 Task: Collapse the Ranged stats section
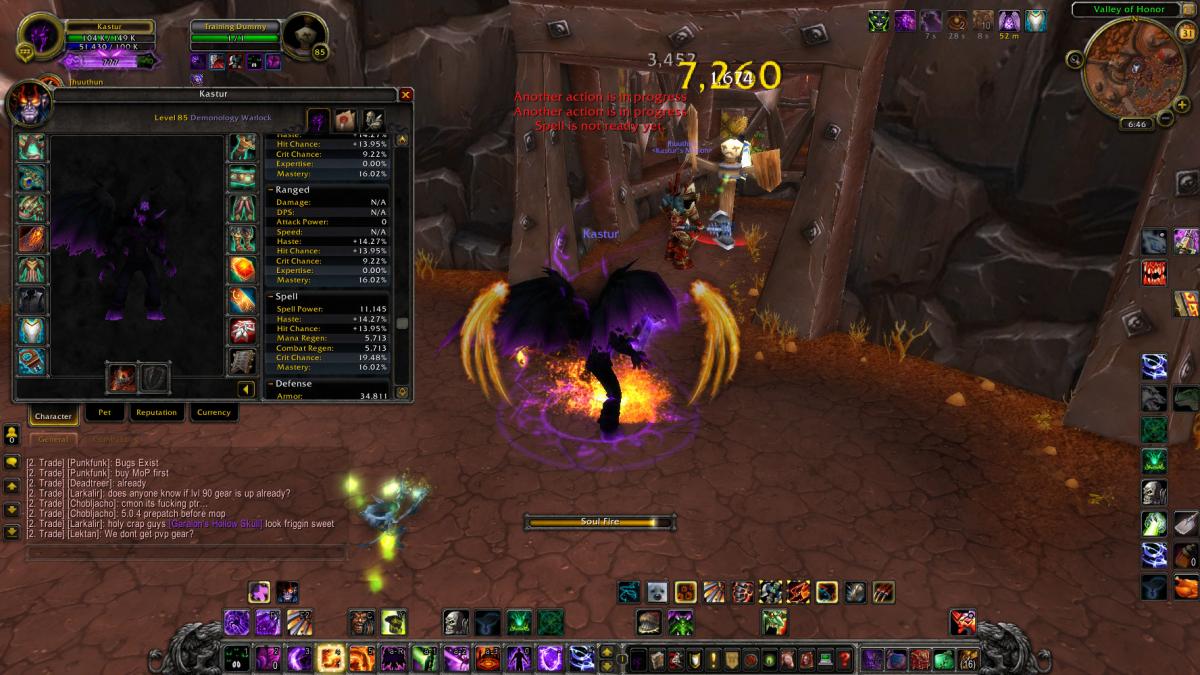pyautogui.click(x=270, y=190)
